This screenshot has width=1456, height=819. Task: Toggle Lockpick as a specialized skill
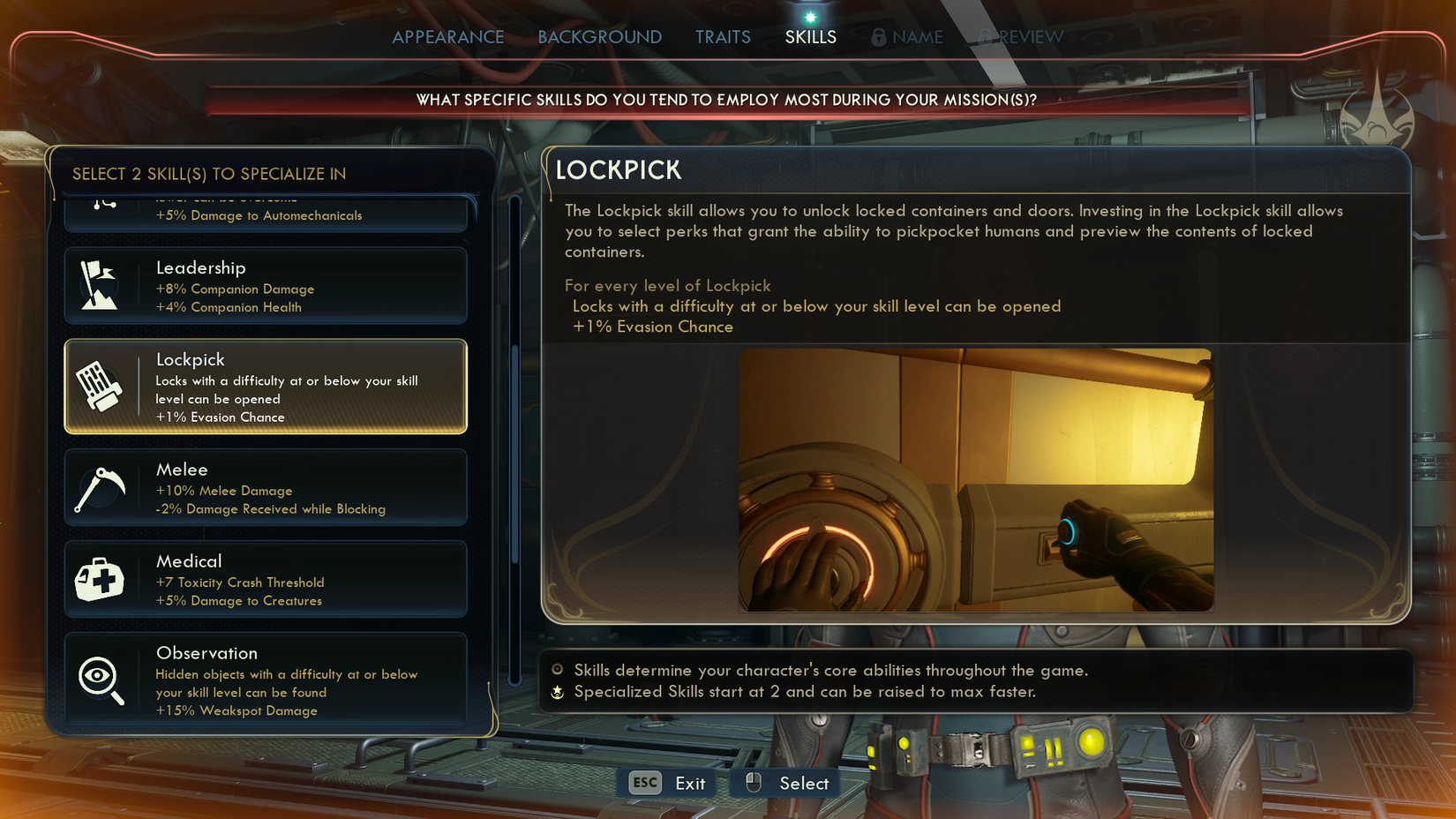click(x=265, y=387)
